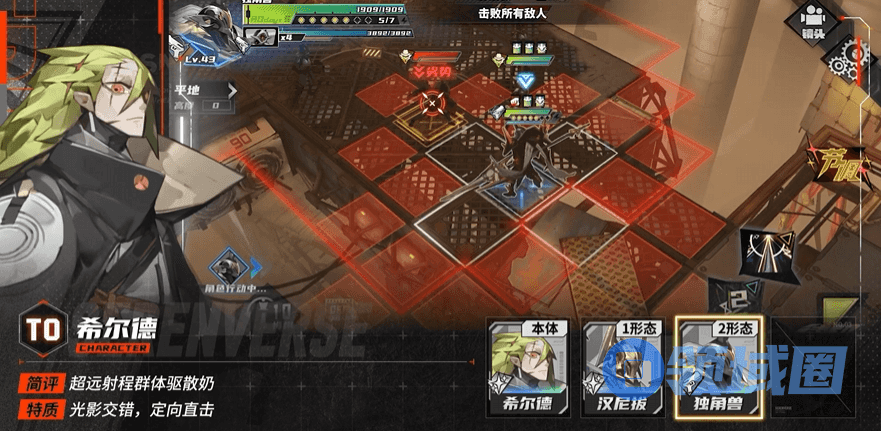This screenshot has height=431, width=881.
Task: Activate the skill icon marked with 2
Action: [735, 297]
